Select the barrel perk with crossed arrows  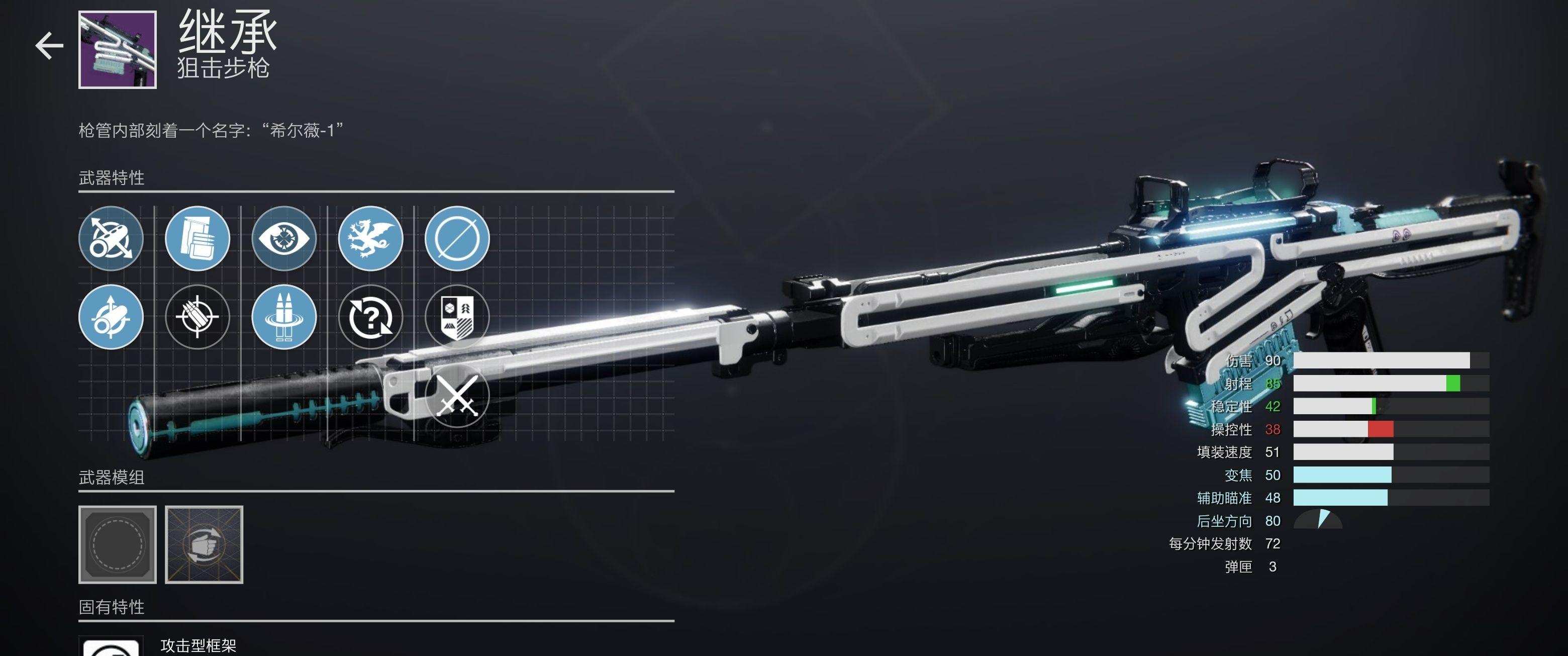pyautogui.click(x=111, y=239)
